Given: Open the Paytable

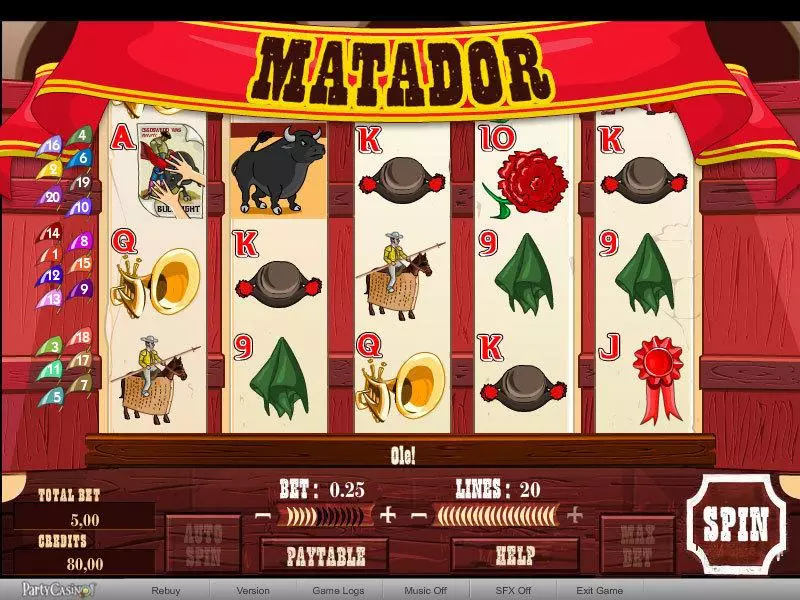Looking at the screenshot, I should click(326, 555).
